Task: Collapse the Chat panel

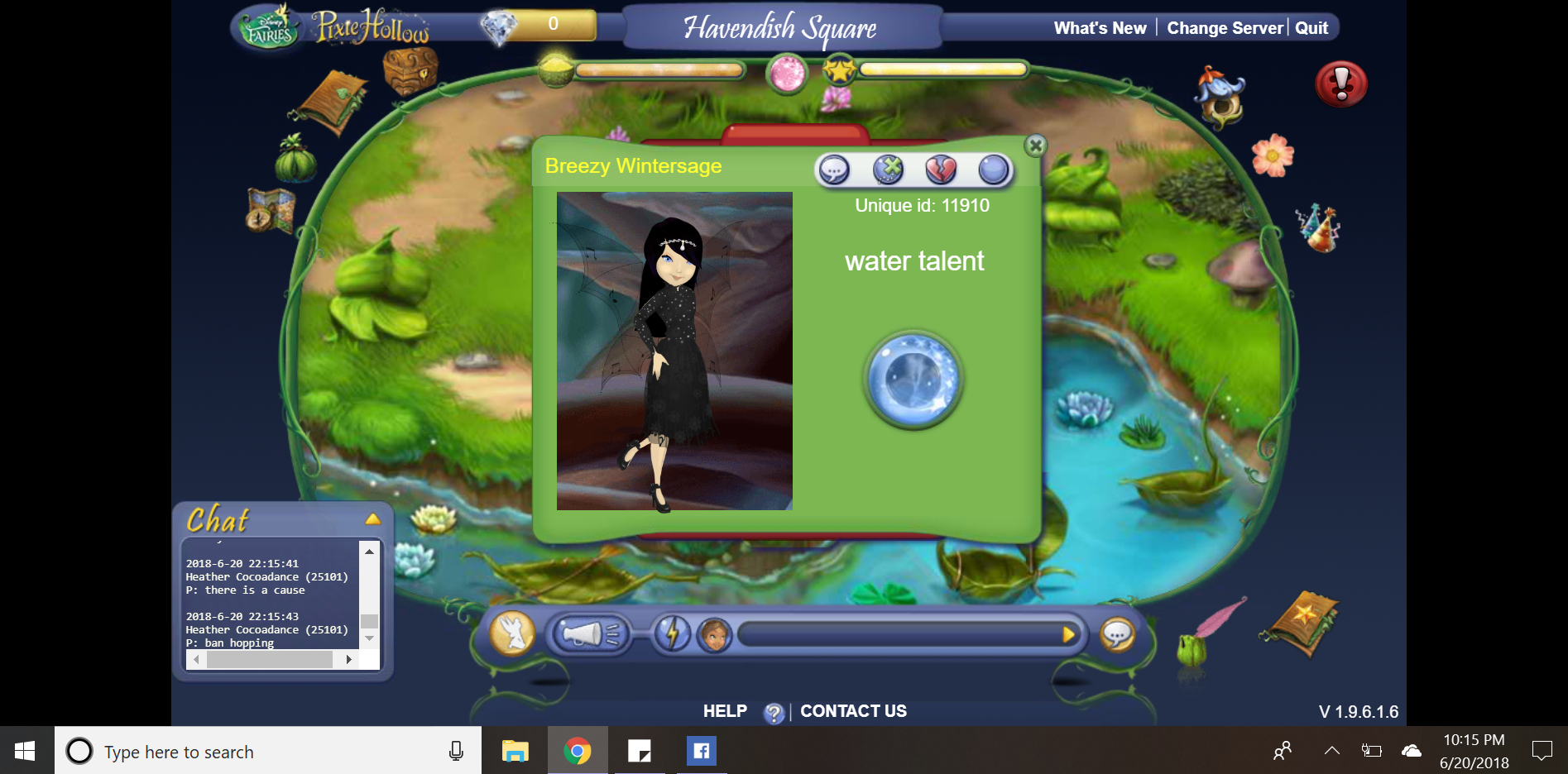Action: [x=374, y=519]
